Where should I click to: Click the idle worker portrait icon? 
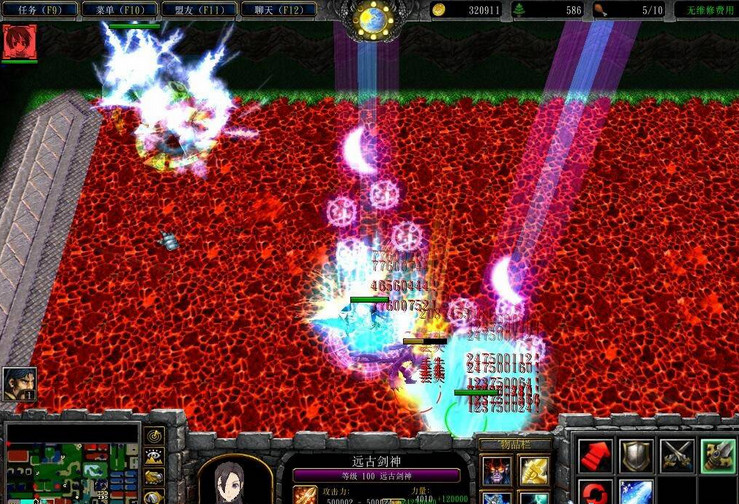[x=19, y=383]
